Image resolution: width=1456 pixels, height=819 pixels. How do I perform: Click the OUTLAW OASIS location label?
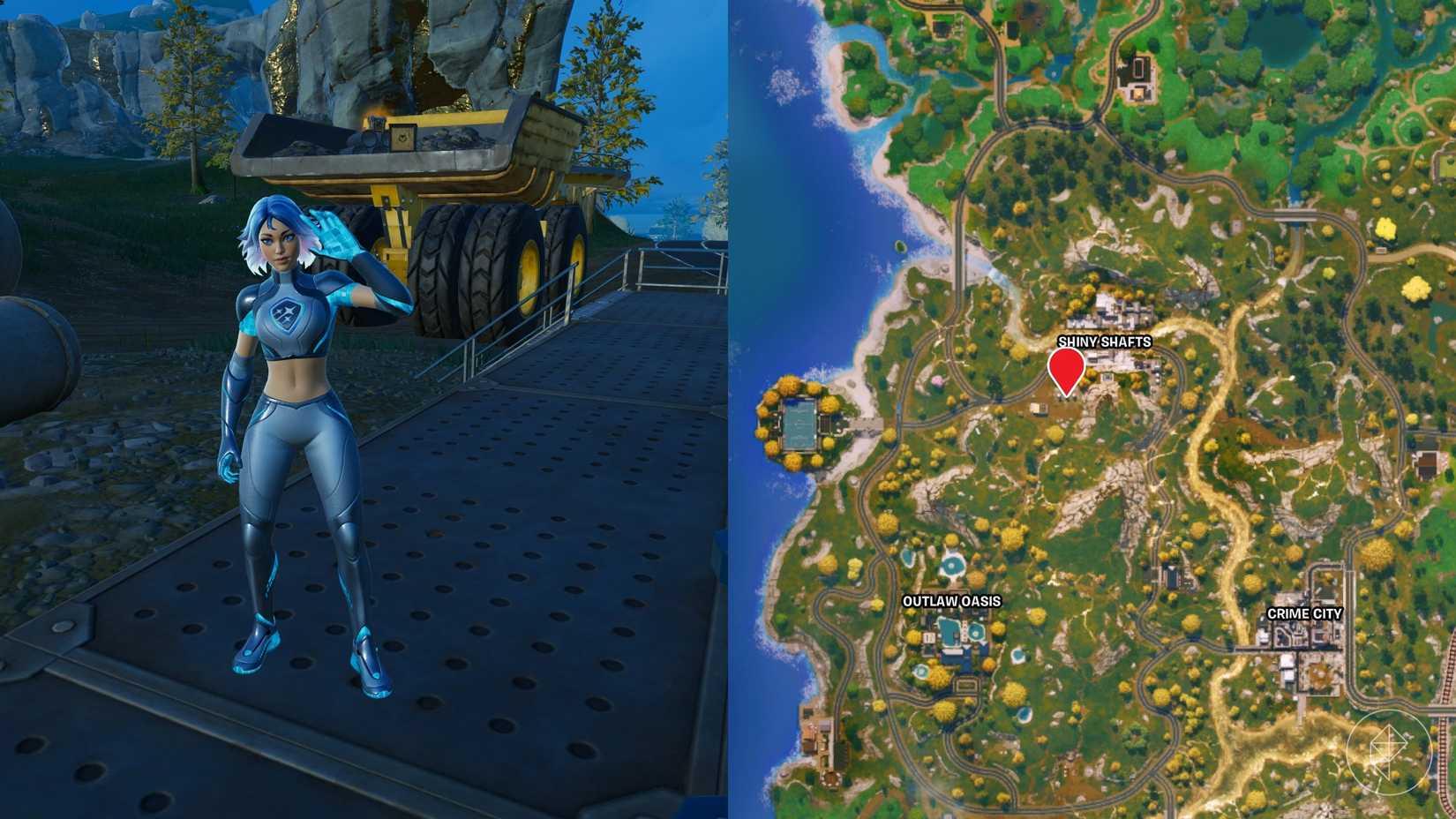(x=951, y=603)
